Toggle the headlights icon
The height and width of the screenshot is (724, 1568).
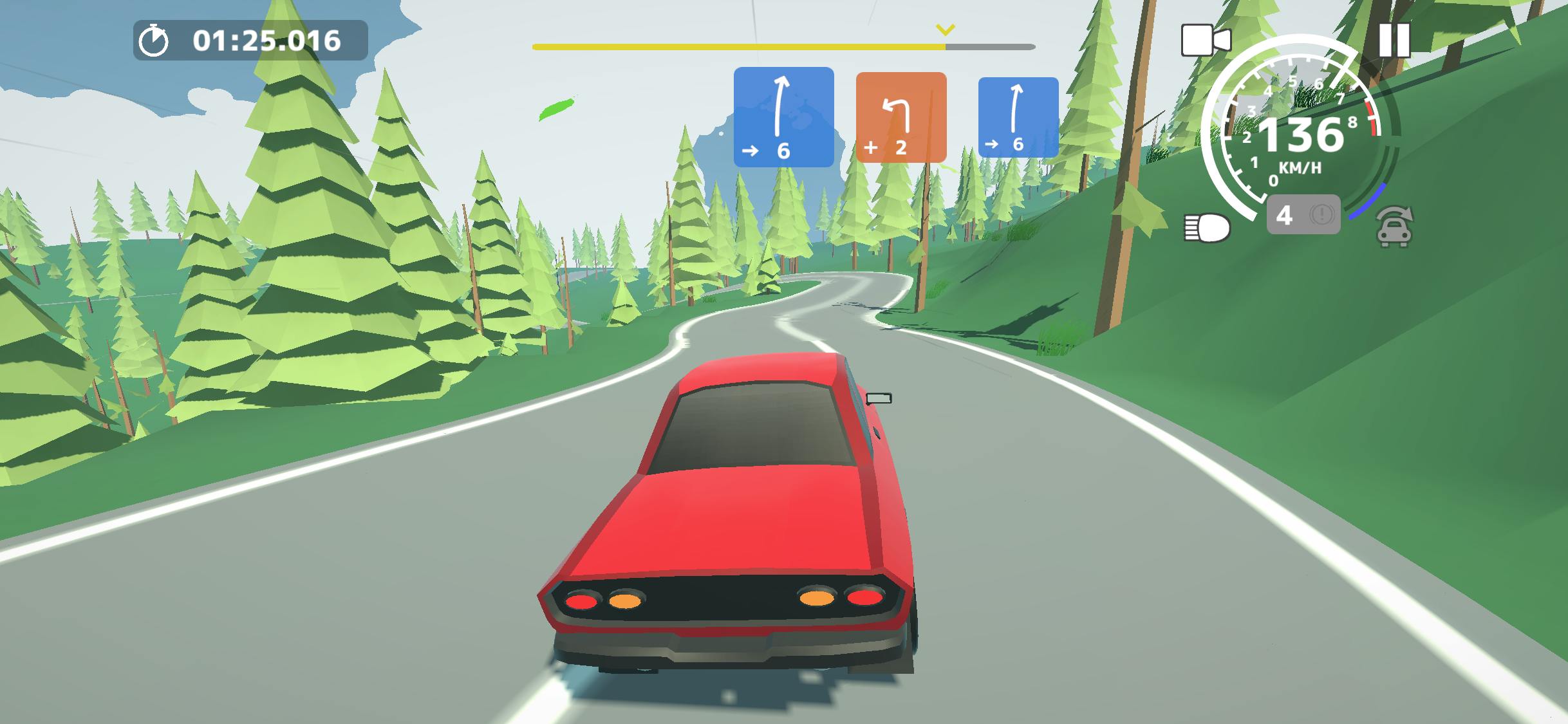(1207, 228)
